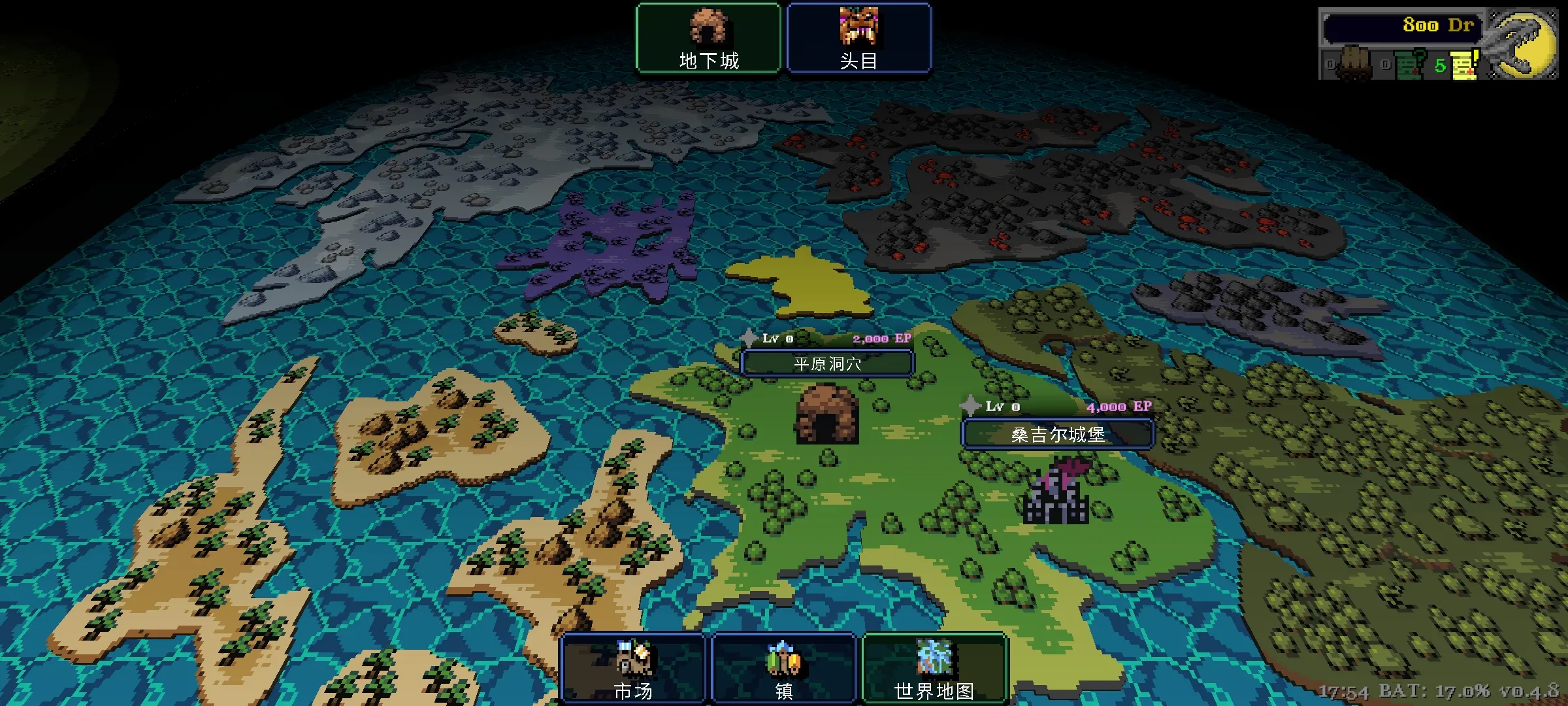Open the 市场 market

pyautogui.click(x=633, y=668)
